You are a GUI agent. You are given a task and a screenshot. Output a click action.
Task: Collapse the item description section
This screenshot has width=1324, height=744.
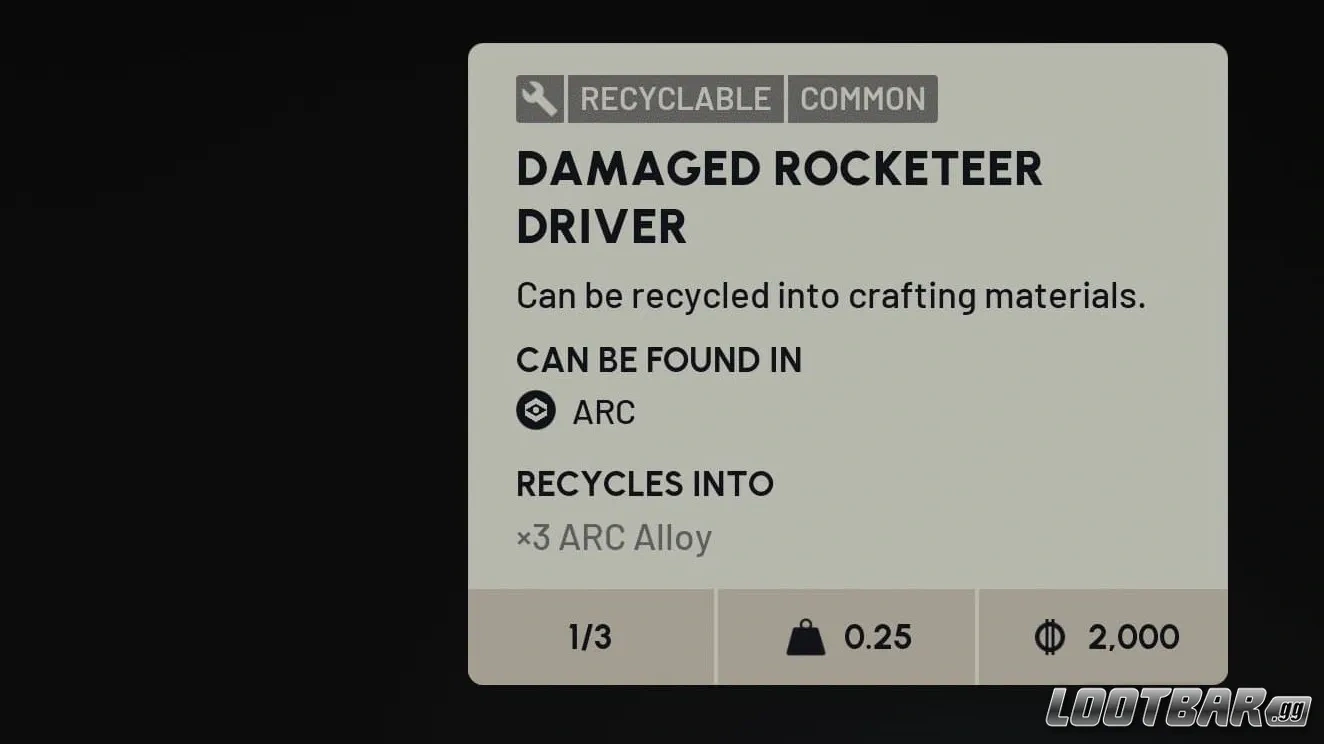click(x=831, y=295)
